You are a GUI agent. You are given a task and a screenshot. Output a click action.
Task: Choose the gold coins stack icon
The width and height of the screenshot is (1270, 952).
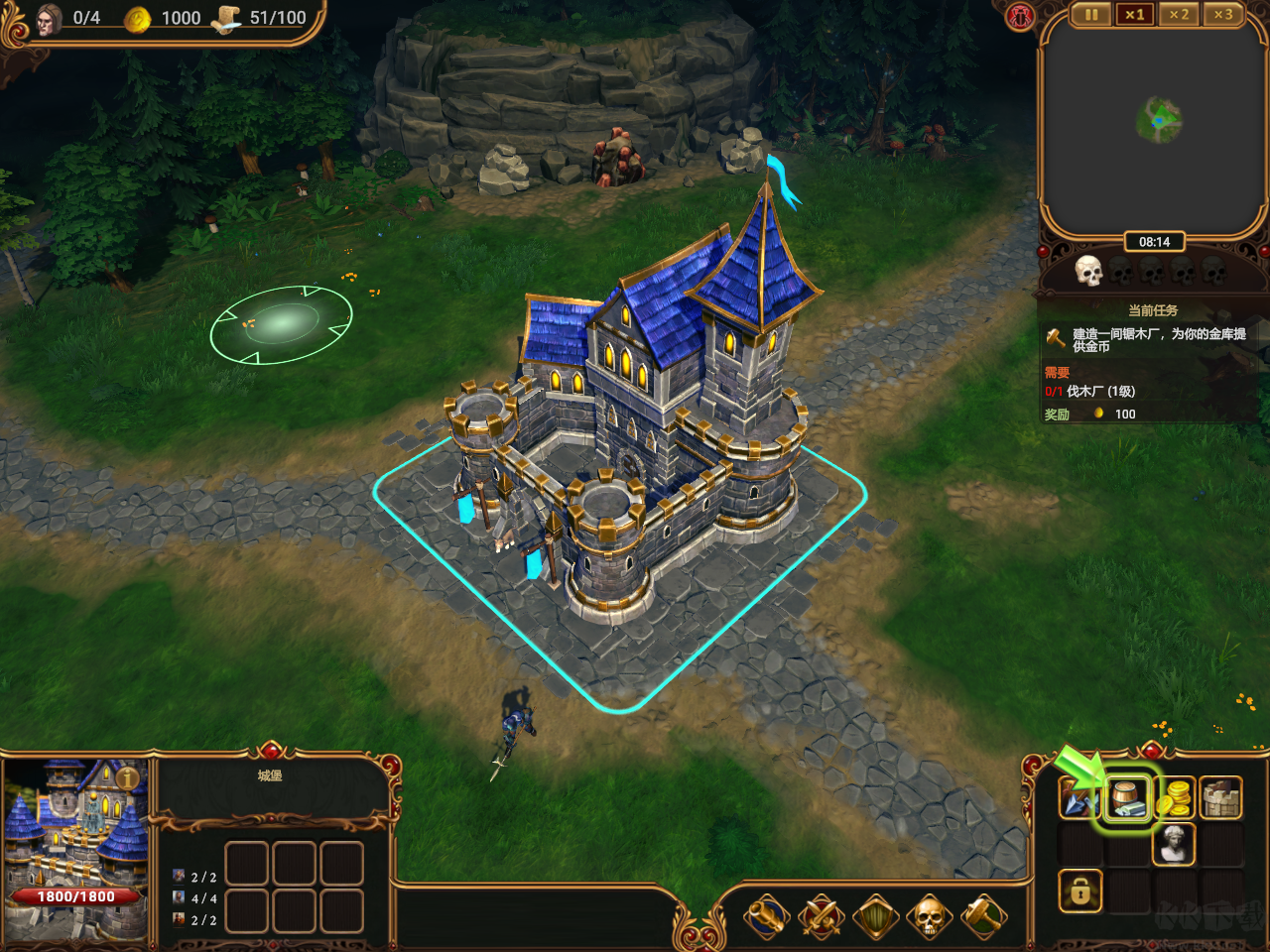[1175, 797]
